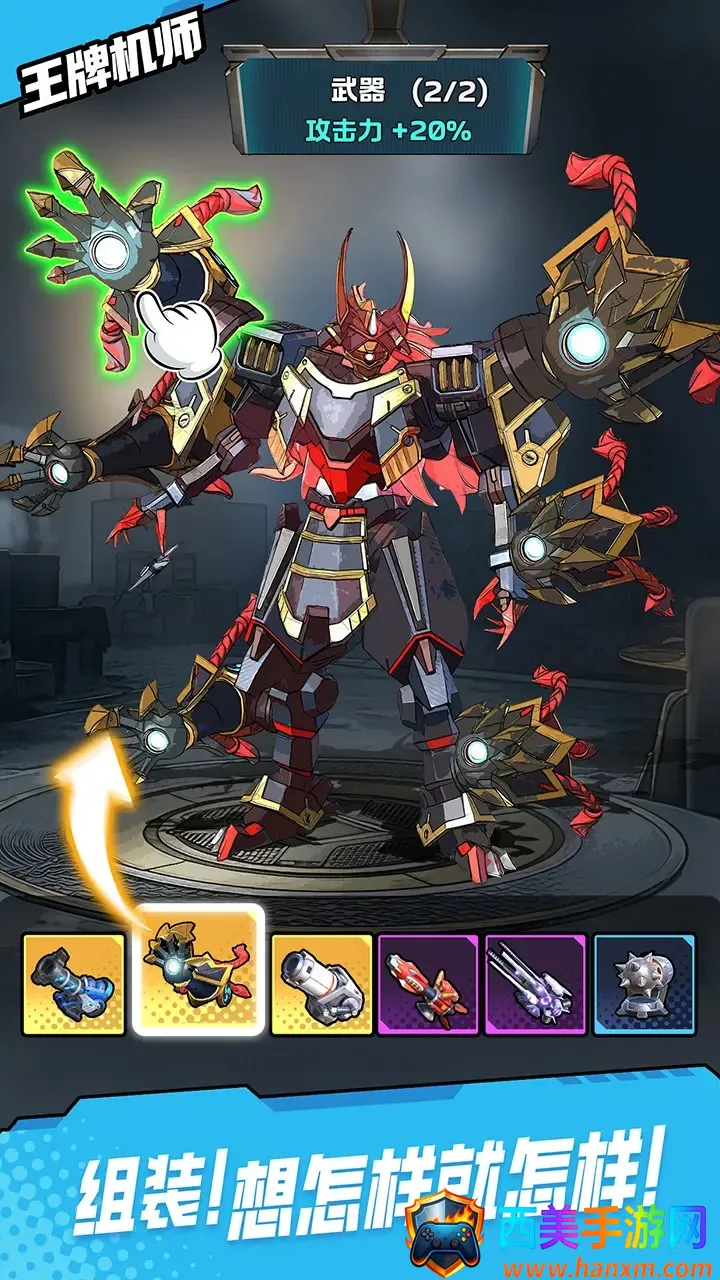This screenshot has height=1280, width=720.
Task: Pick the white barrel cannon weapon slot
Action: [321, 984]
